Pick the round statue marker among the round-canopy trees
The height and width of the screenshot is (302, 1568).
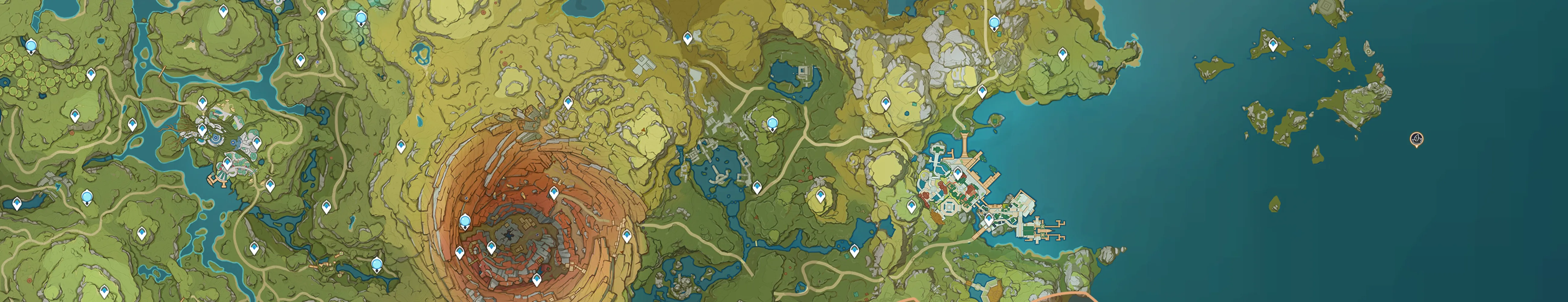point(31,46)
